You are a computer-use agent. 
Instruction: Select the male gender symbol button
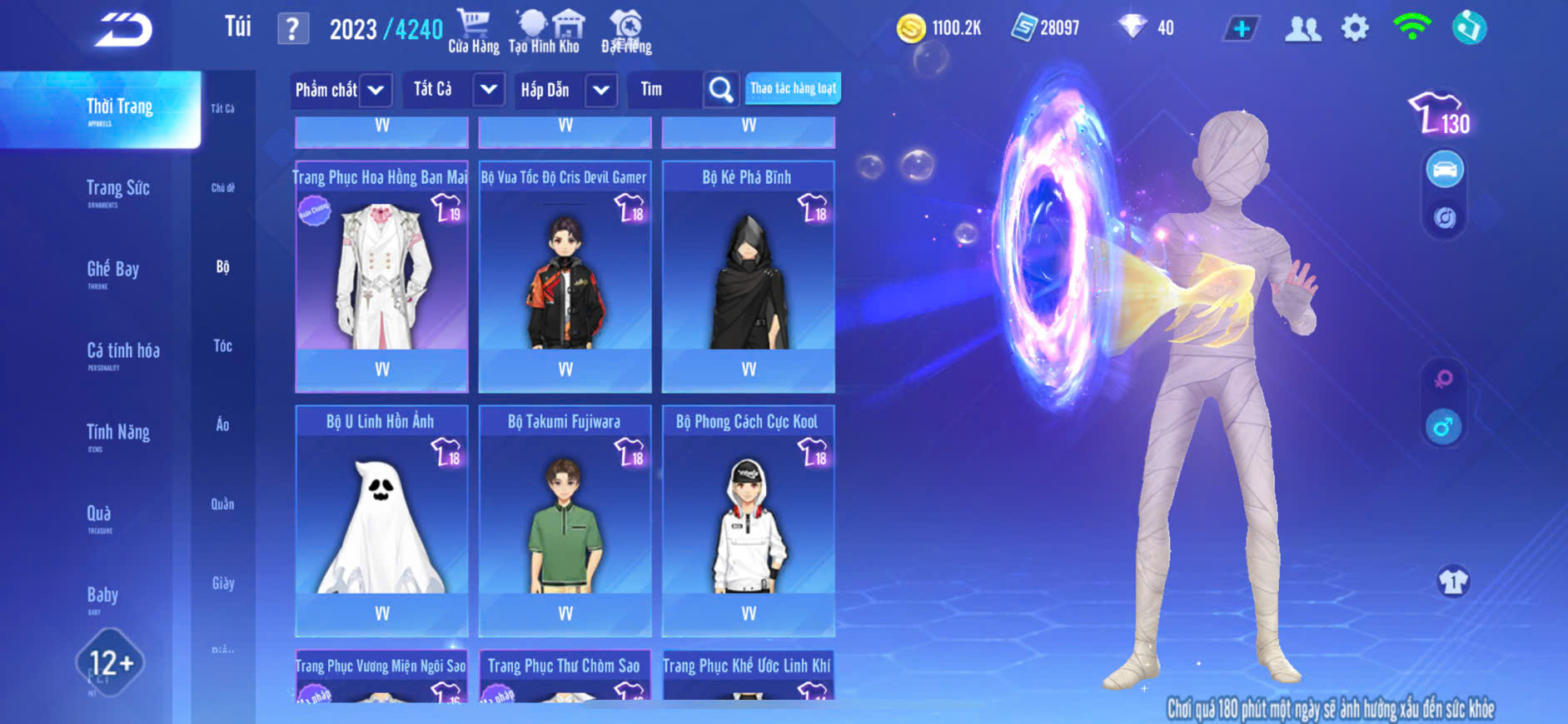[1443, 428]
